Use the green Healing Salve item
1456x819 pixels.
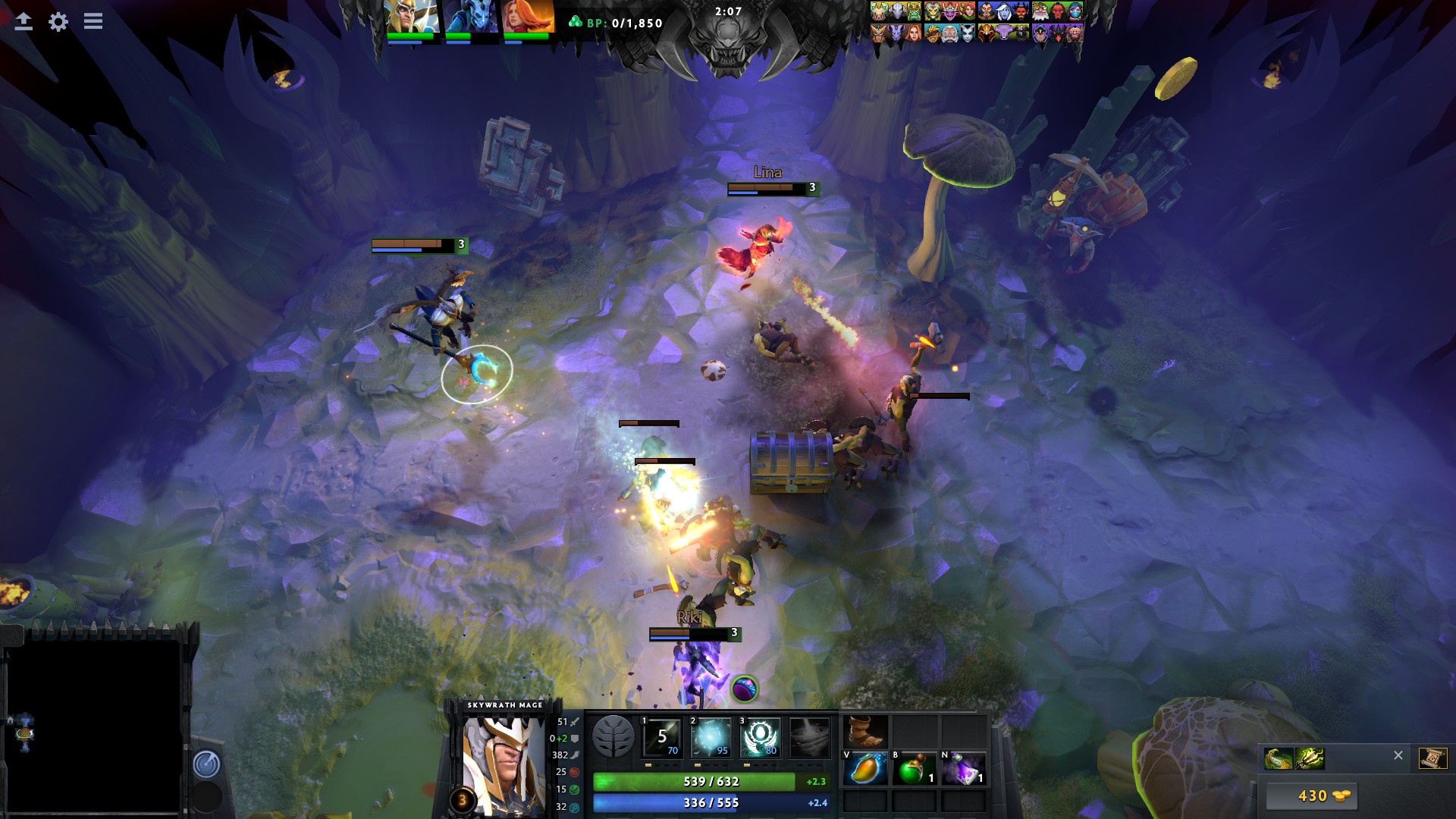[914, 769]
